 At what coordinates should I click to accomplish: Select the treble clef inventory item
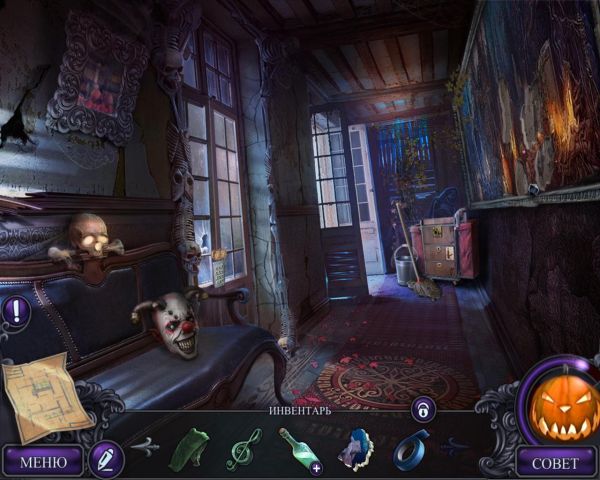click(242, 446)
